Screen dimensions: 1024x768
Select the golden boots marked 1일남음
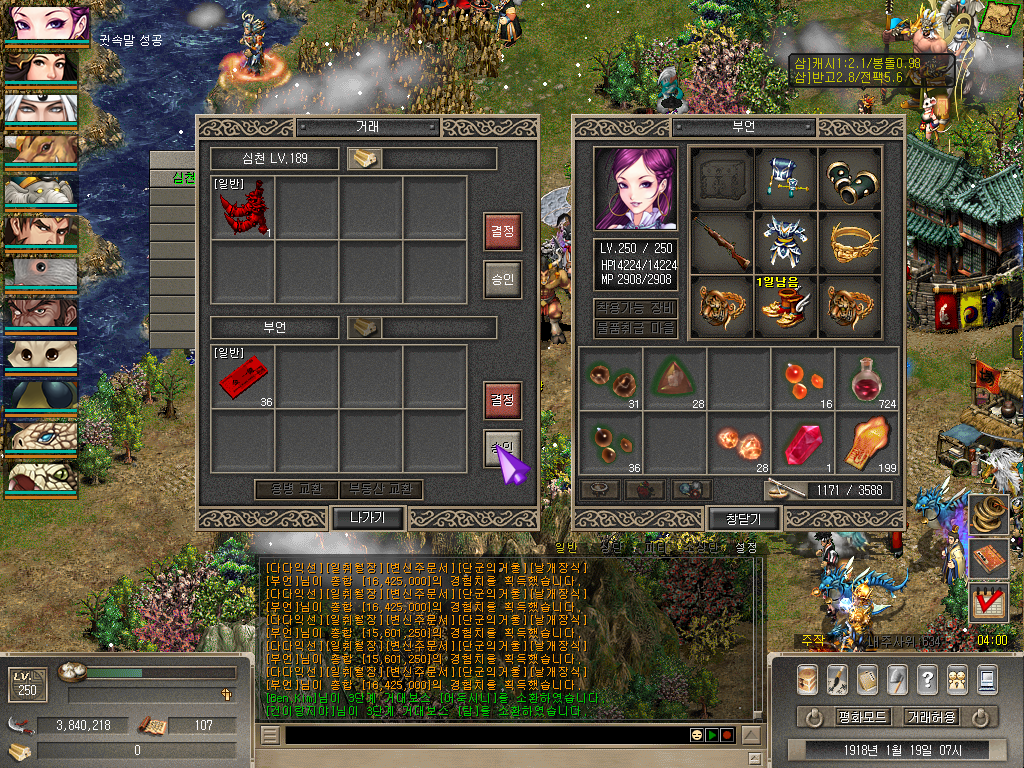point(786,306)
